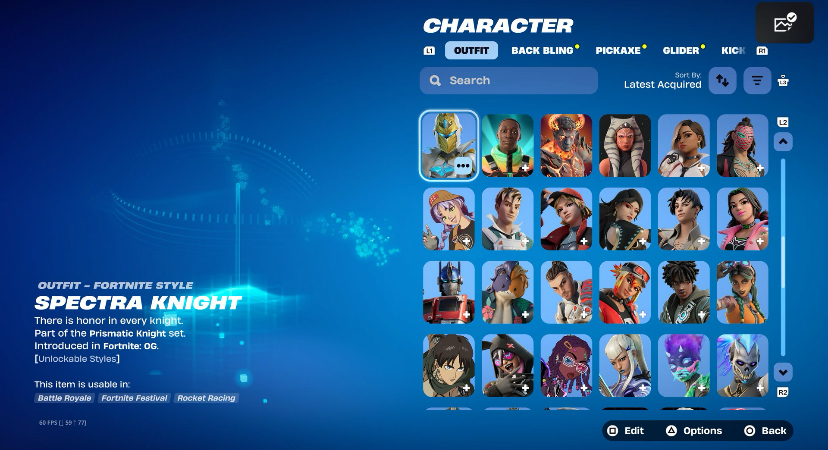The image size is (828, 450).
Task: Open the Options menu
Action: point(694,430)
